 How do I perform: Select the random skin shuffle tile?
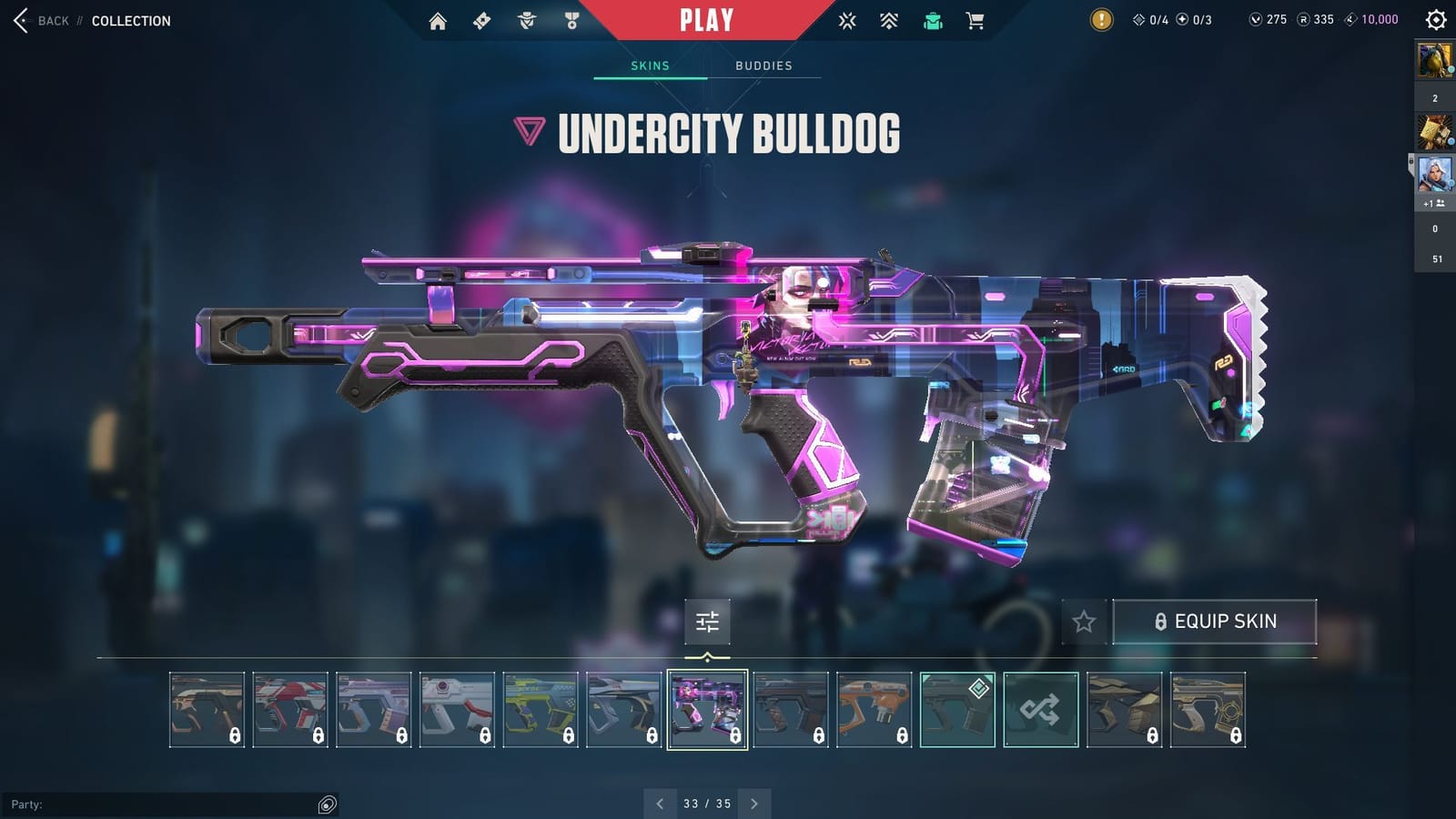pyautogui.click(x=1043, y=710)
